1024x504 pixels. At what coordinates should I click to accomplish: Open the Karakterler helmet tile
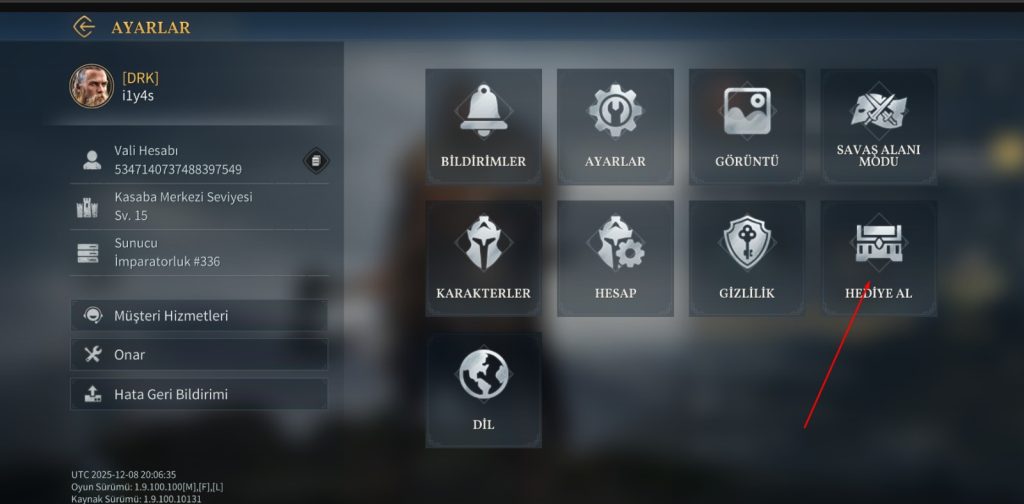[x=483, y=258]
